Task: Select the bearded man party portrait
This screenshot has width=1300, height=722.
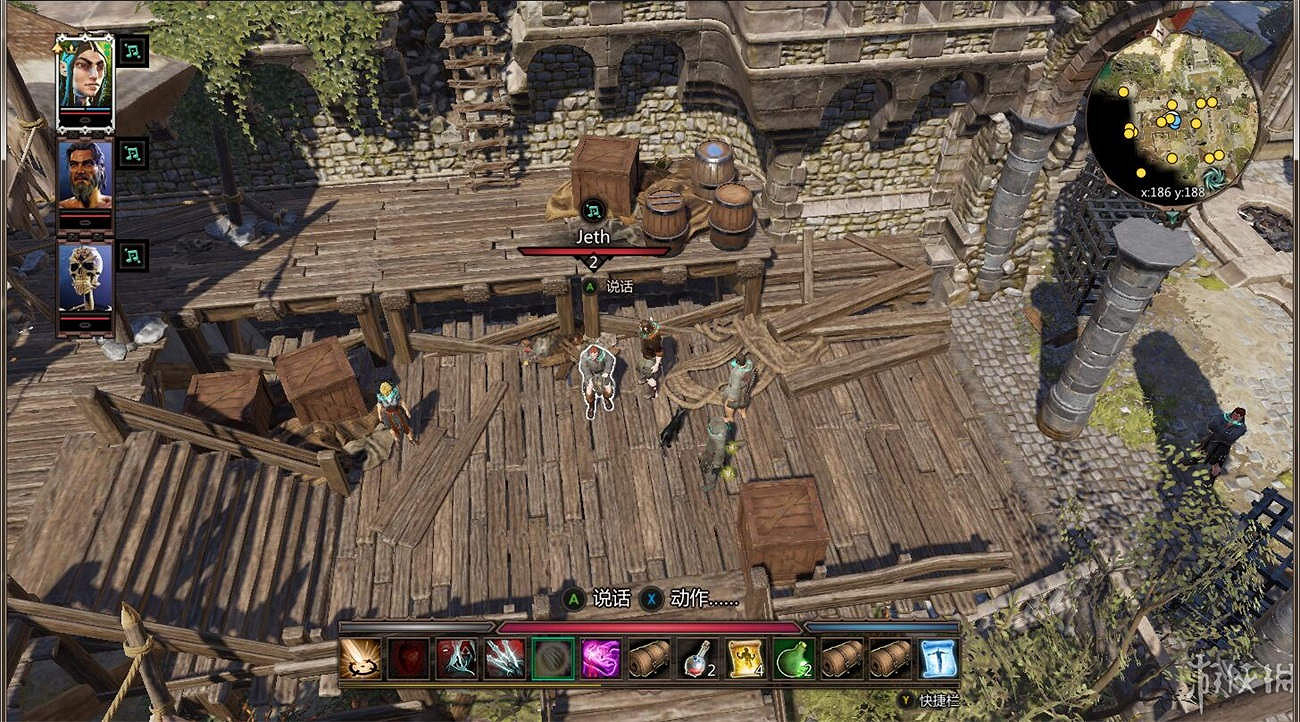Action: pos(84,177)
